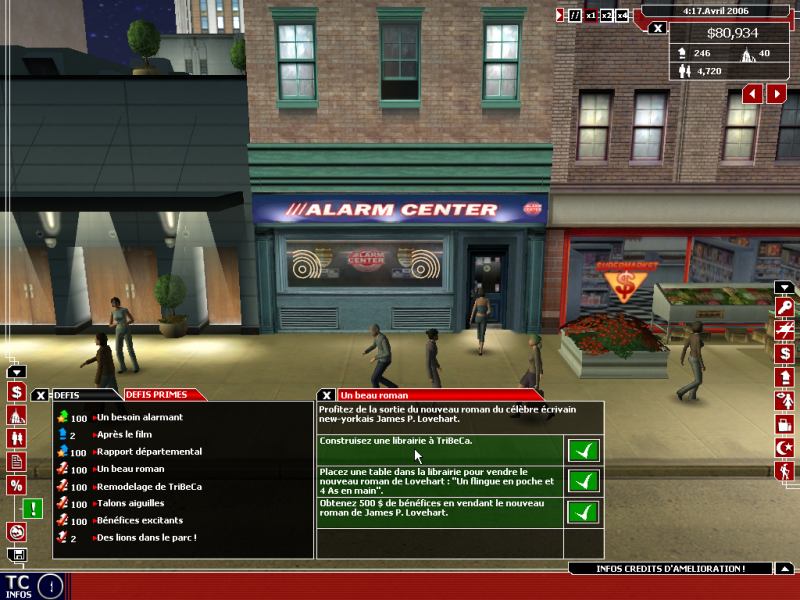Viewport: 800px width, 600px height.
Task: Choose the 'Remodelage de TriBeCa' challenge
Action: [151, 486]
